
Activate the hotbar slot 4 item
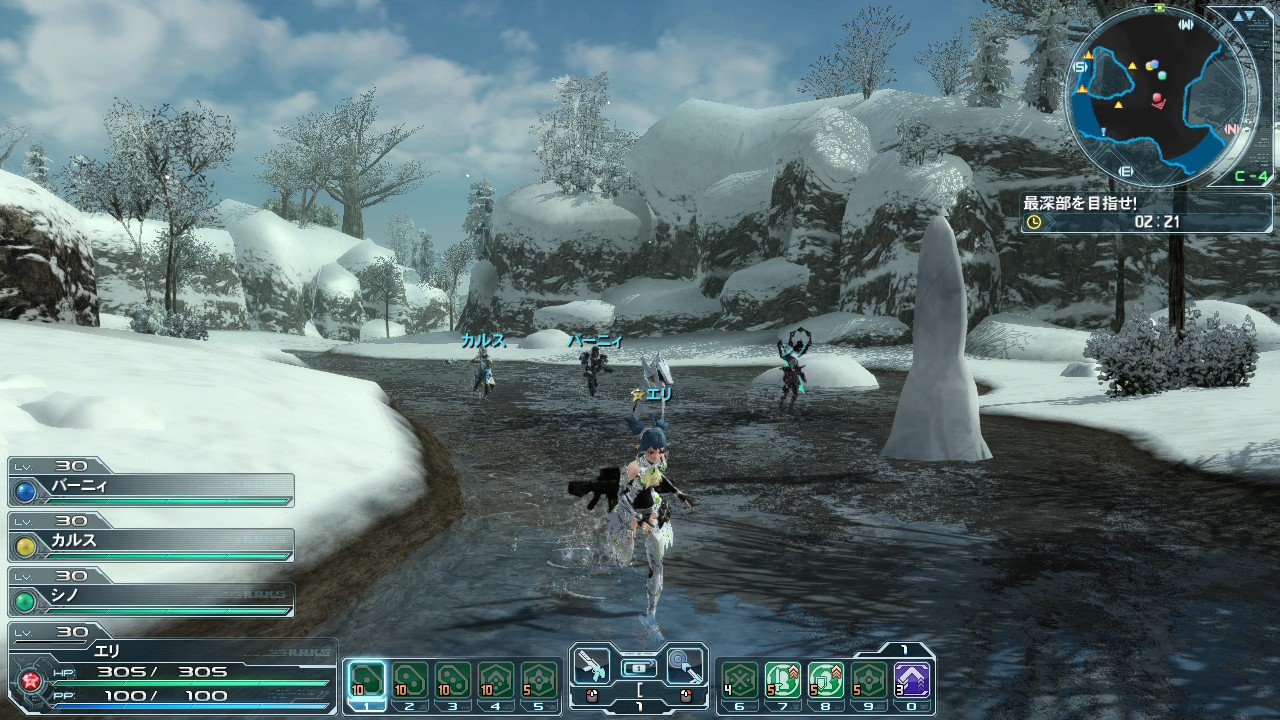(496, 680)
